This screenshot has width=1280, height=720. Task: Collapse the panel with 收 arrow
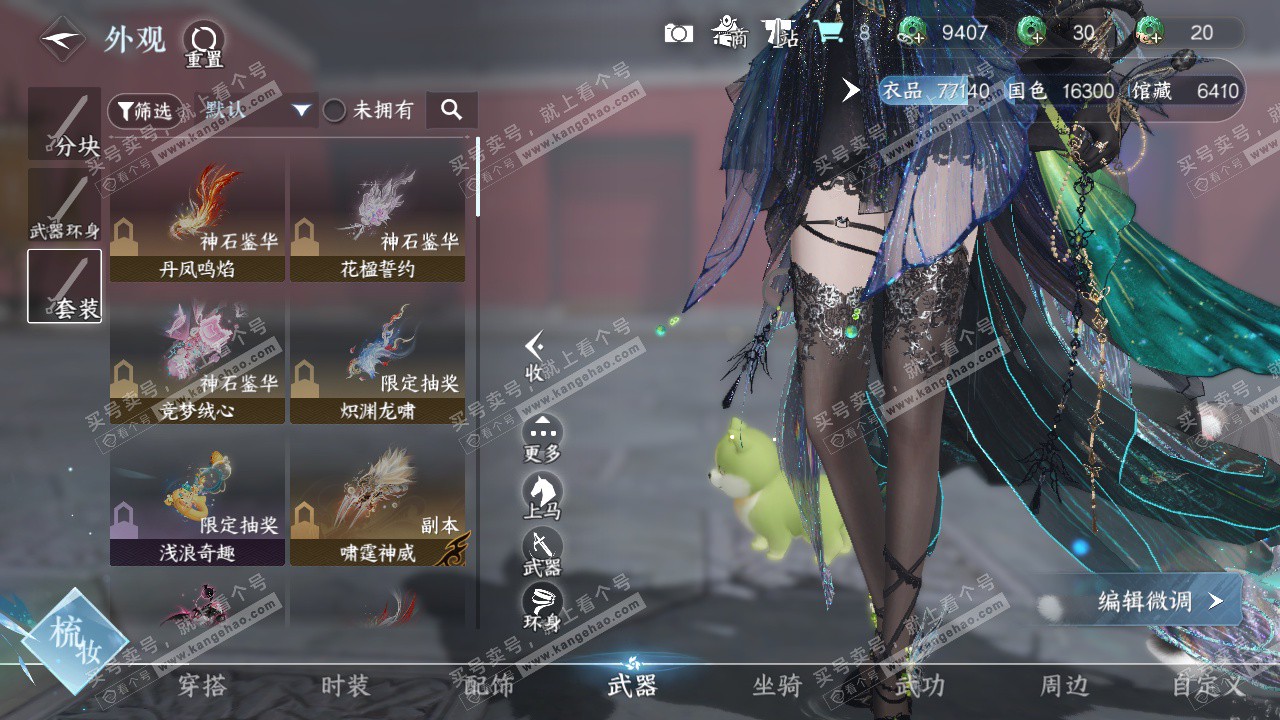pos(535,355)
